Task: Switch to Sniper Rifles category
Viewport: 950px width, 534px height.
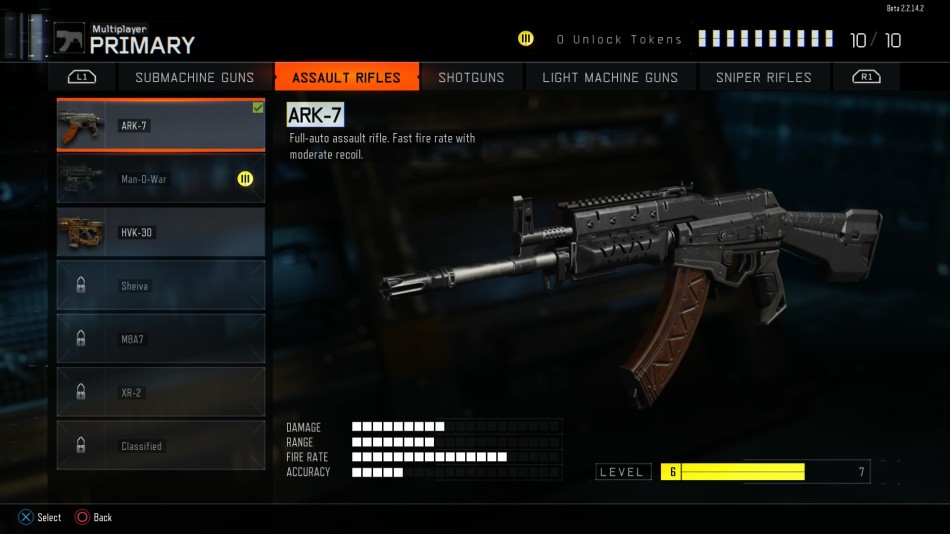Action: [x=764, y=77]
